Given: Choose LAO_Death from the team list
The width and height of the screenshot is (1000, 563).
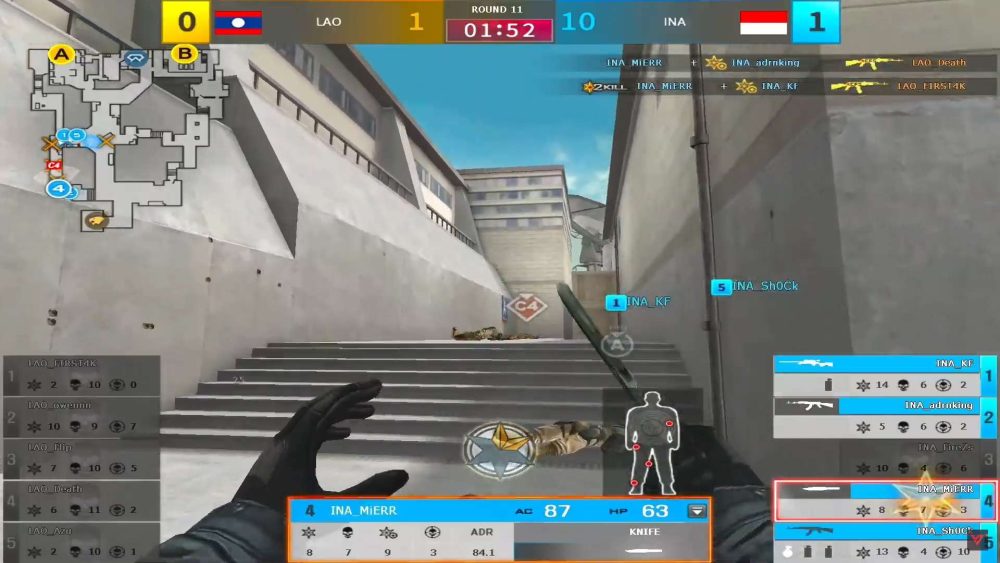Looking at the screenshot, I should click(80, 499).
